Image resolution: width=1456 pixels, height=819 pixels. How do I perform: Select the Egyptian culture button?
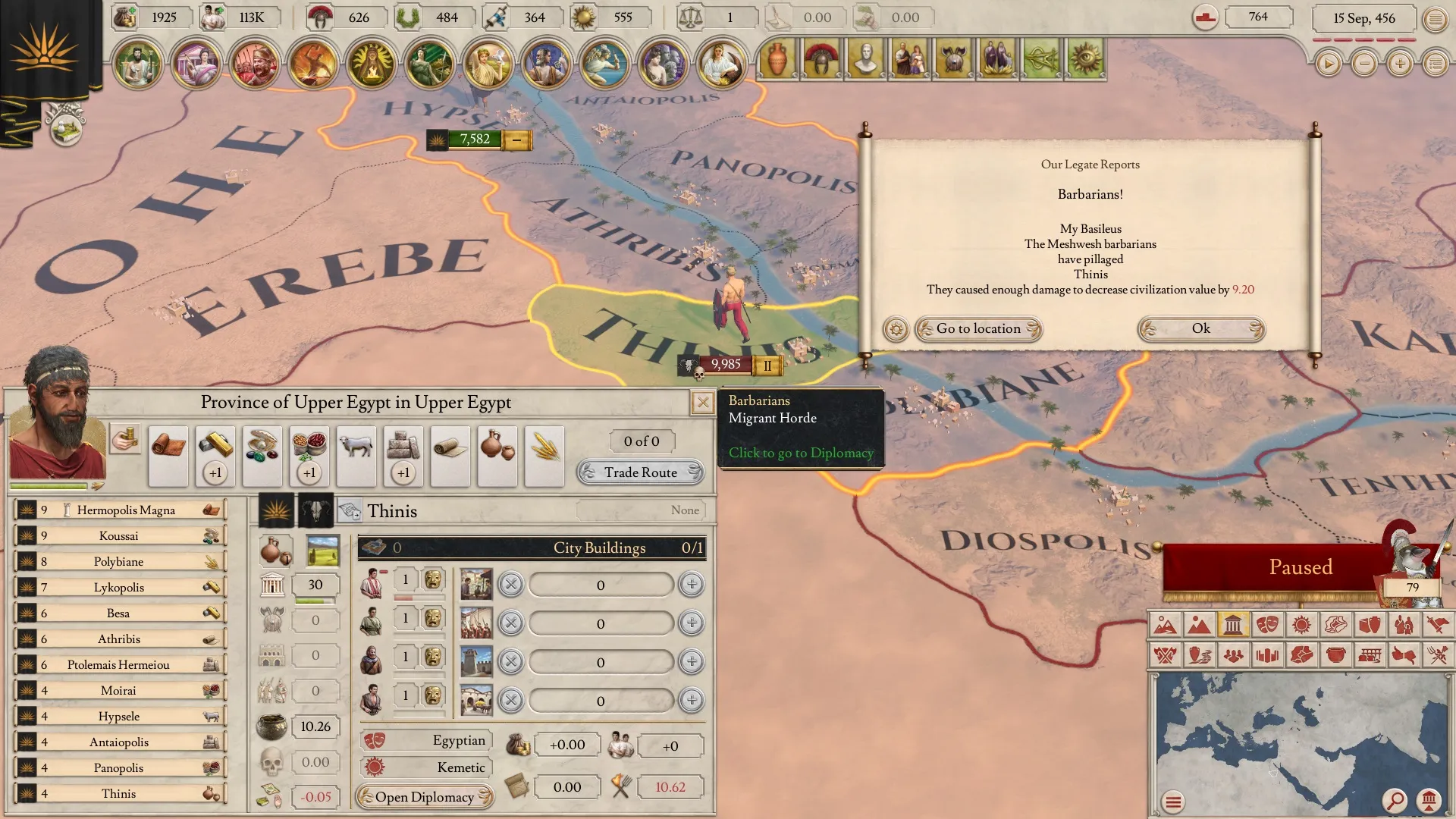click(x=426, y=740)
